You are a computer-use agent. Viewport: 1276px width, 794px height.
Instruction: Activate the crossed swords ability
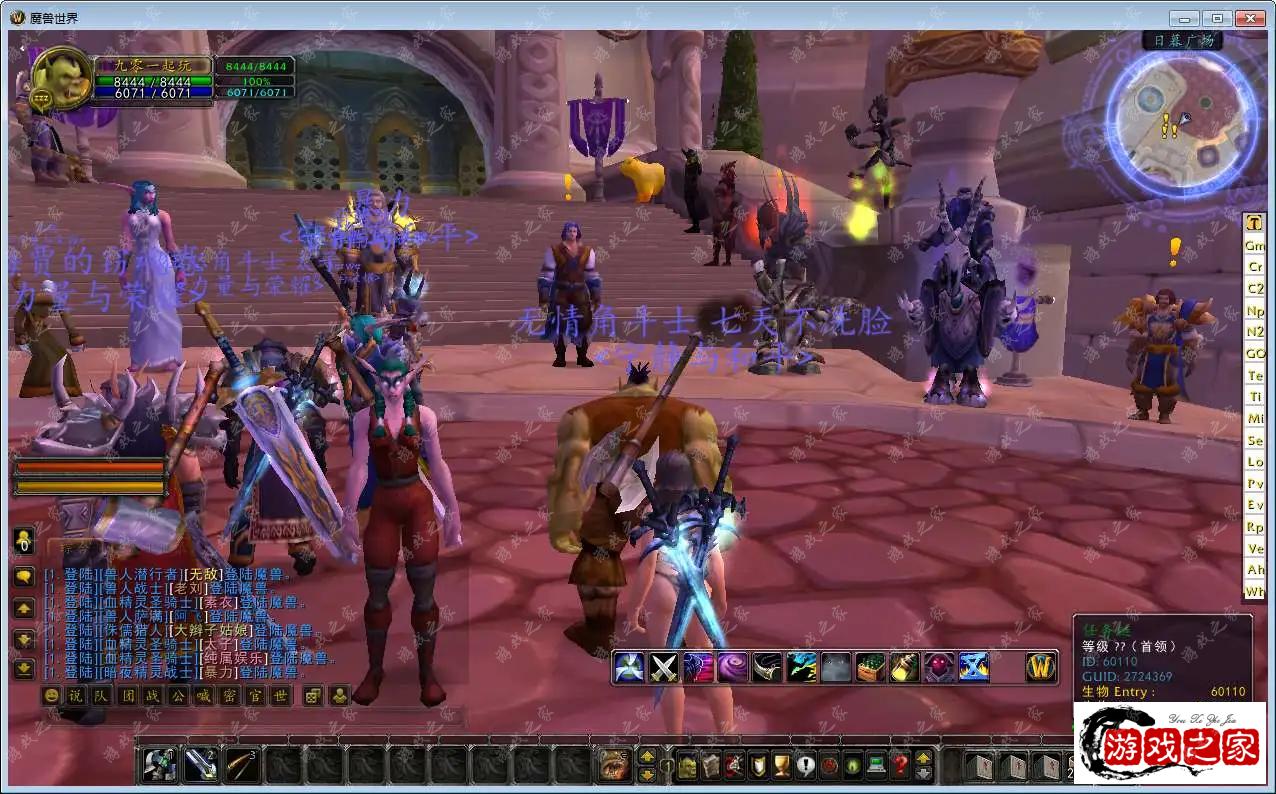(664, 667)
